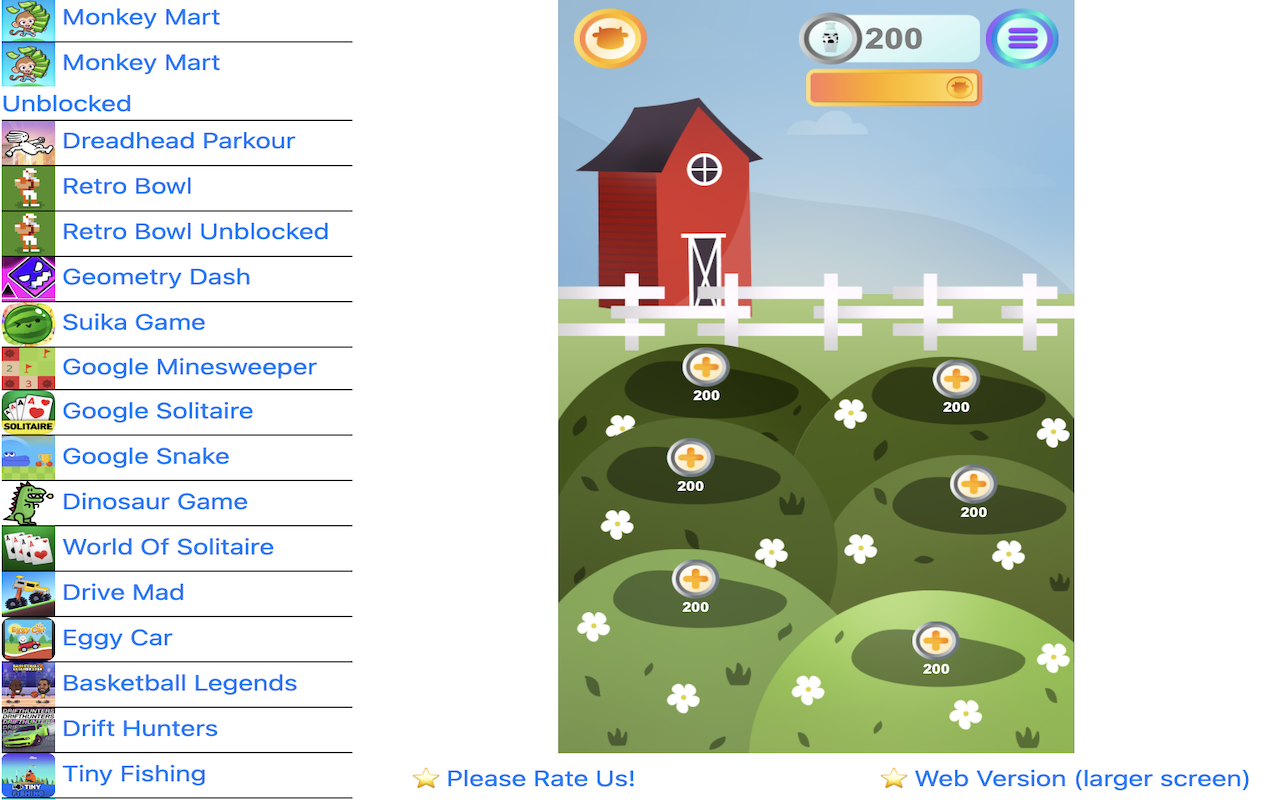1280x800 pixels.
Task: Click the Retro Bowl game icon
Action: coord(27,188)
